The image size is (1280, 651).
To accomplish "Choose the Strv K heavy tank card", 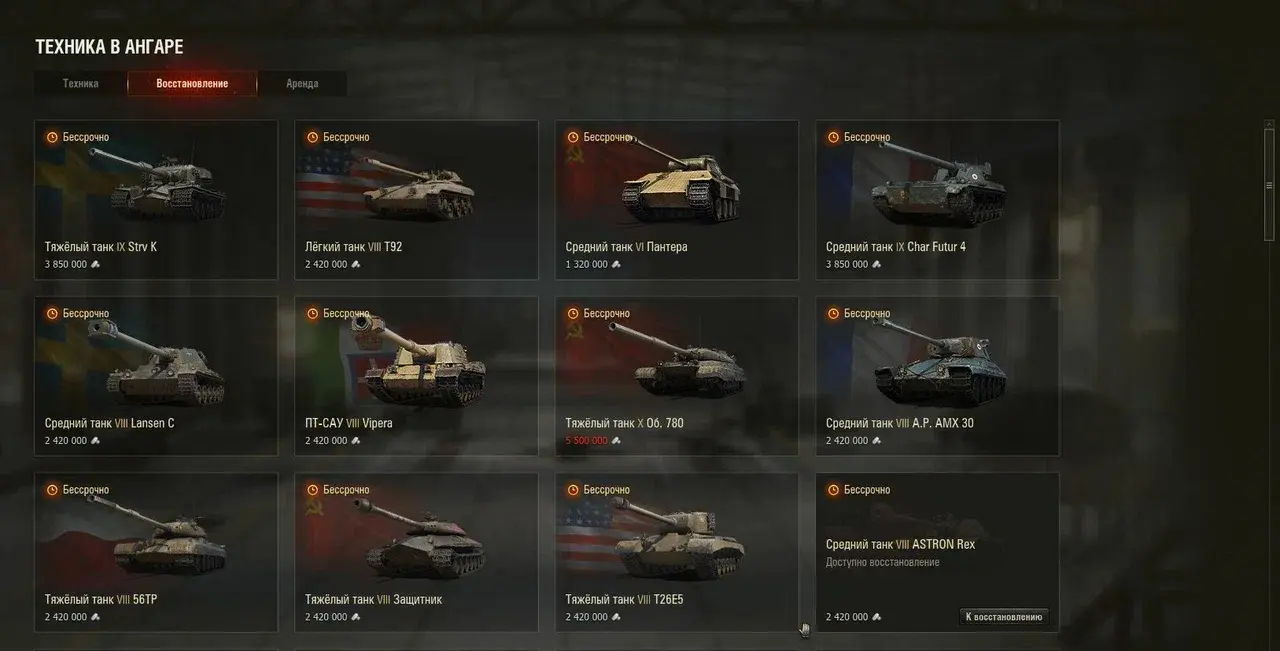I will tap(156, 200).
